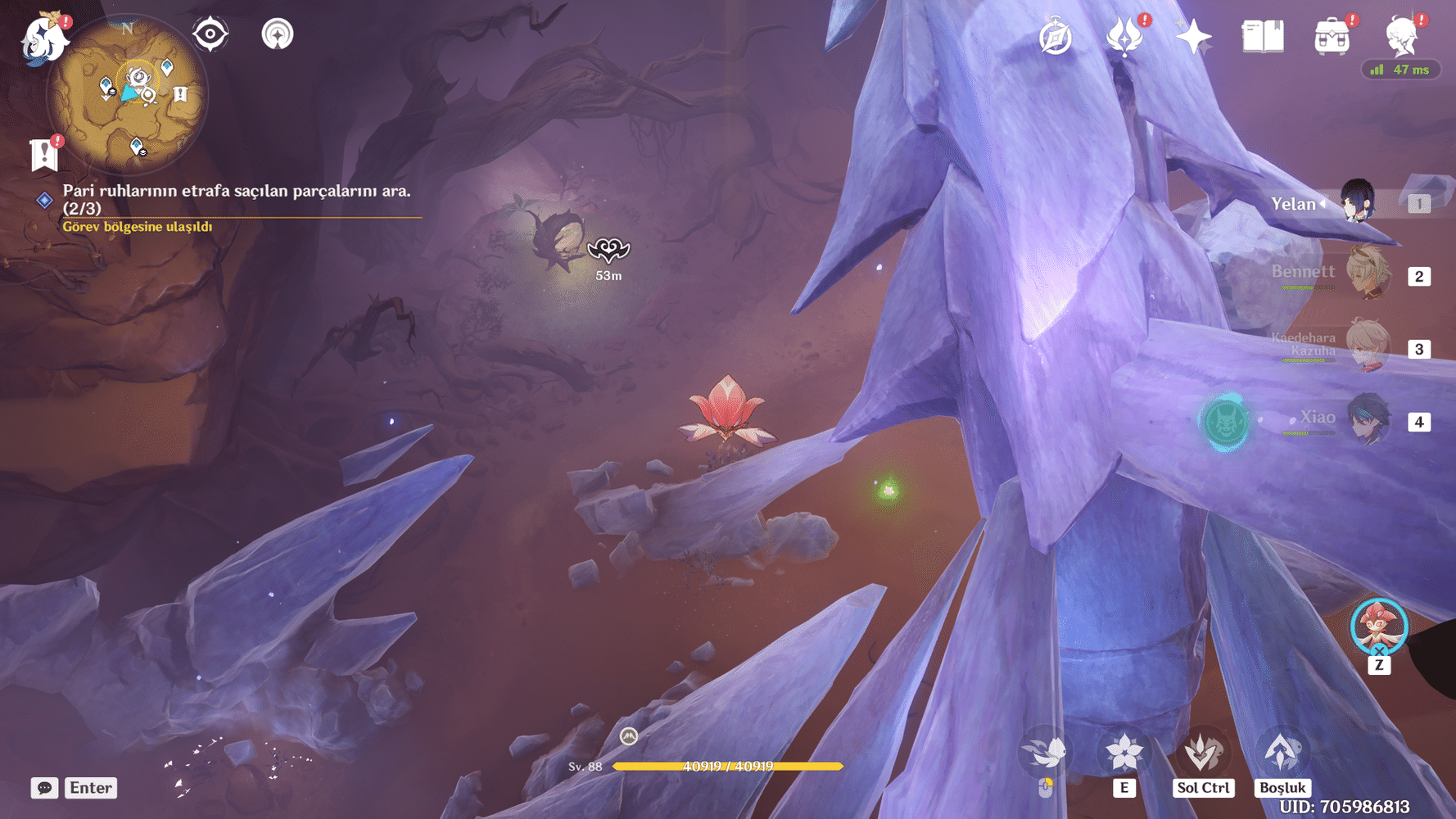This screenshot has height=819, width=1456.
Task: Open the circular minimap
Action: coord(127,94)
